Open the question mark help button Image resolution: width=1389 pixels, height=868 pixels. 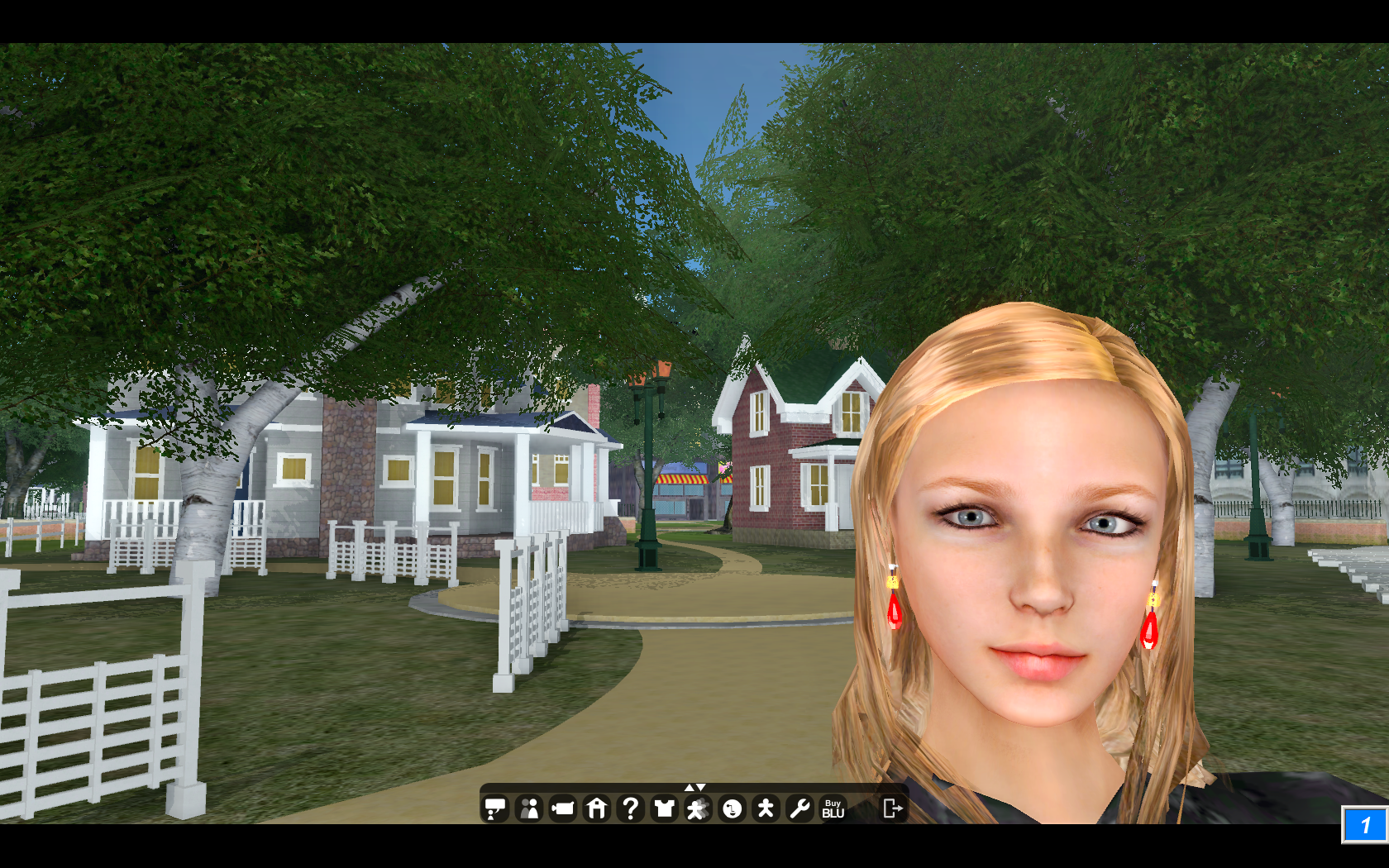(631, 808)
